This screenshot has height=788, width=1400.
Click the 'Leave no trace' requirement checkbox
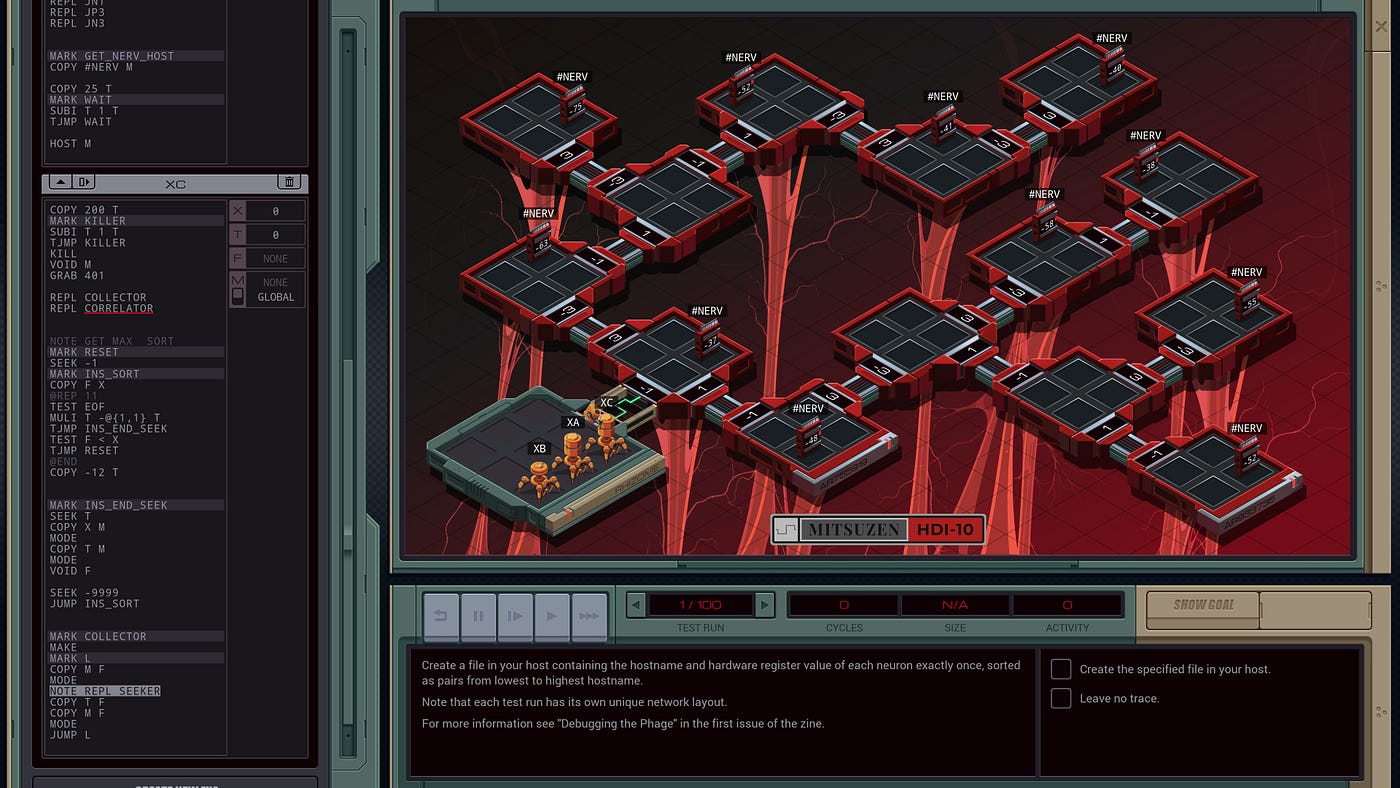[x=1061, y=698]
